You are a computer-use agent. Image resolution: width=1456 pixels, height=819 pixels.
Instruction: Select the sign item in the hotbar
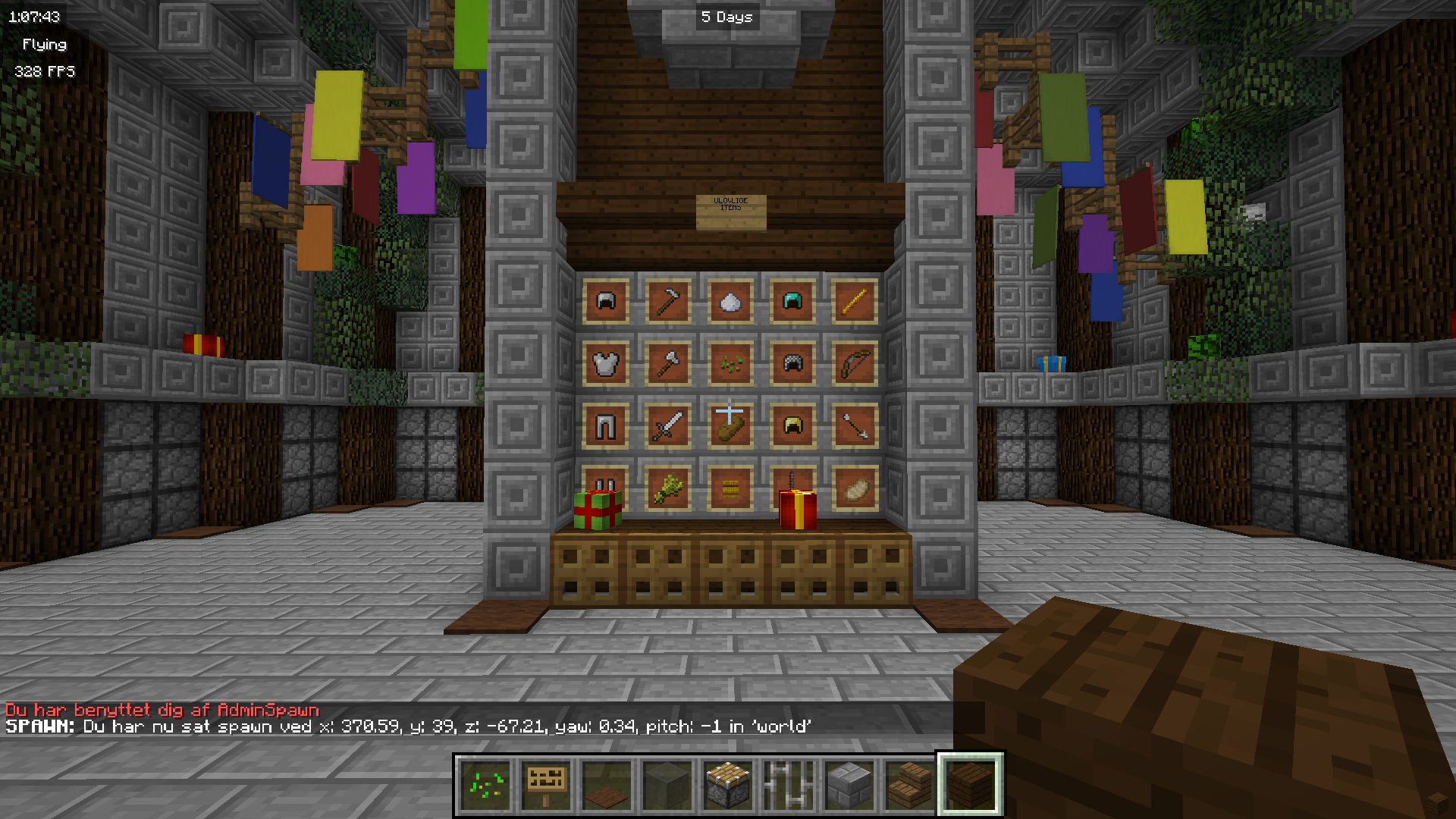(x=545, y=783)
